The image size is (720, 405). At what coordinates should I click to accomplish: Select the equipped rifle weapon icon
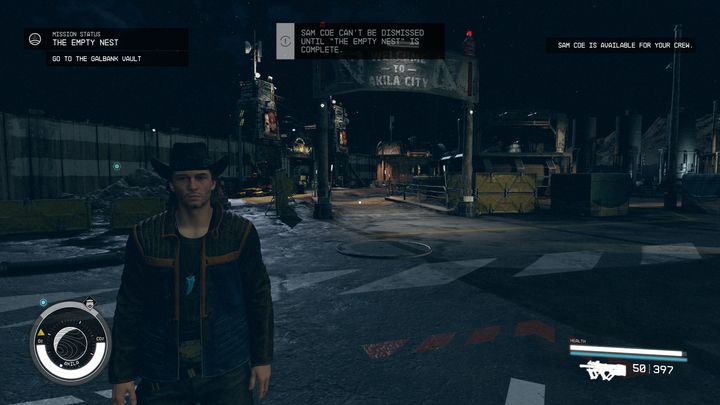(x=602, y=371)
